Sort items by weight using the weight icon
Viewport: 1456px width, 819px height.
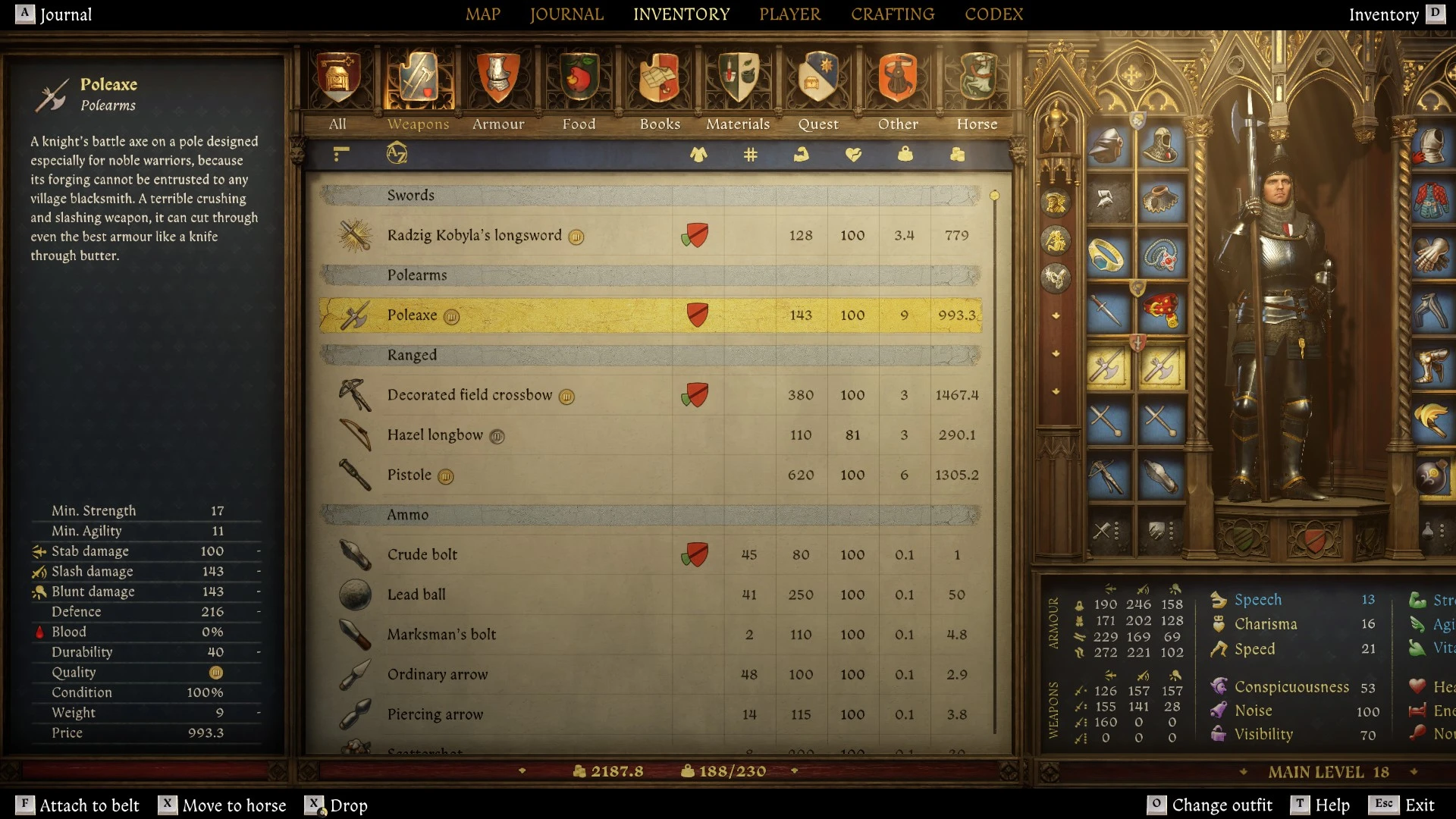(904, 154)
